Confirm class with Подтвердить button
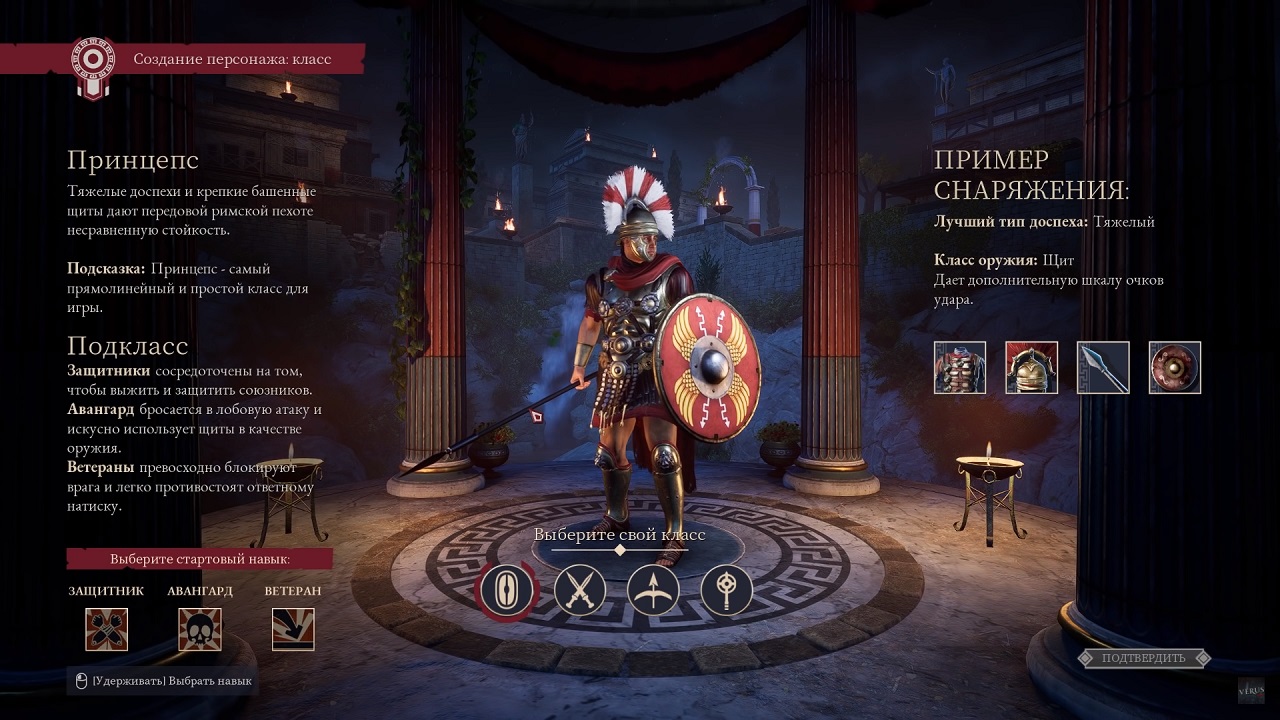Viewport: 1280px width, 720px height. click(1144, 658)
